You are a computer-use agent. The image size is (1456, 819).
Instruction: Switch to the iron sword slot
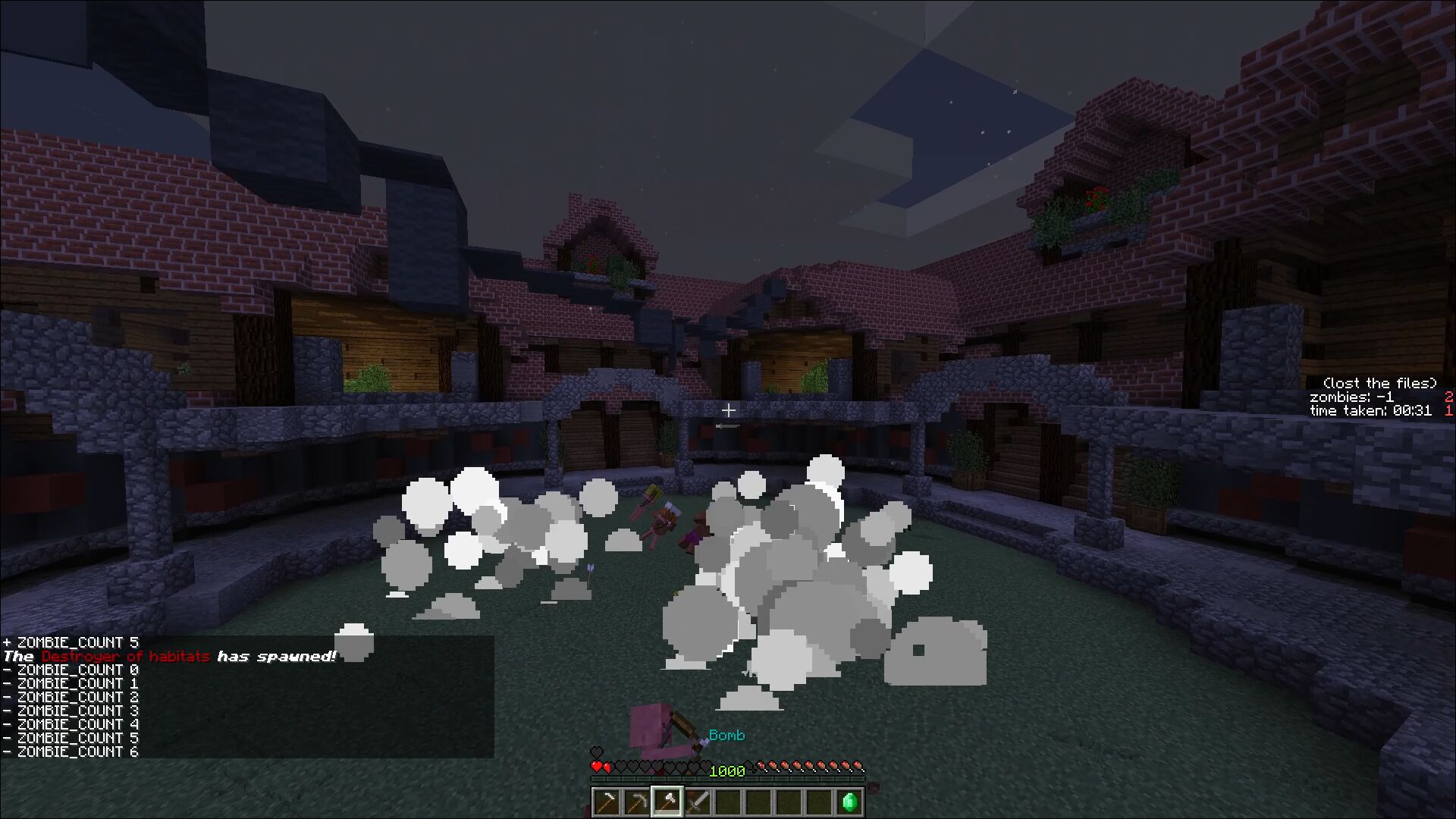click(x=697, y=802)
